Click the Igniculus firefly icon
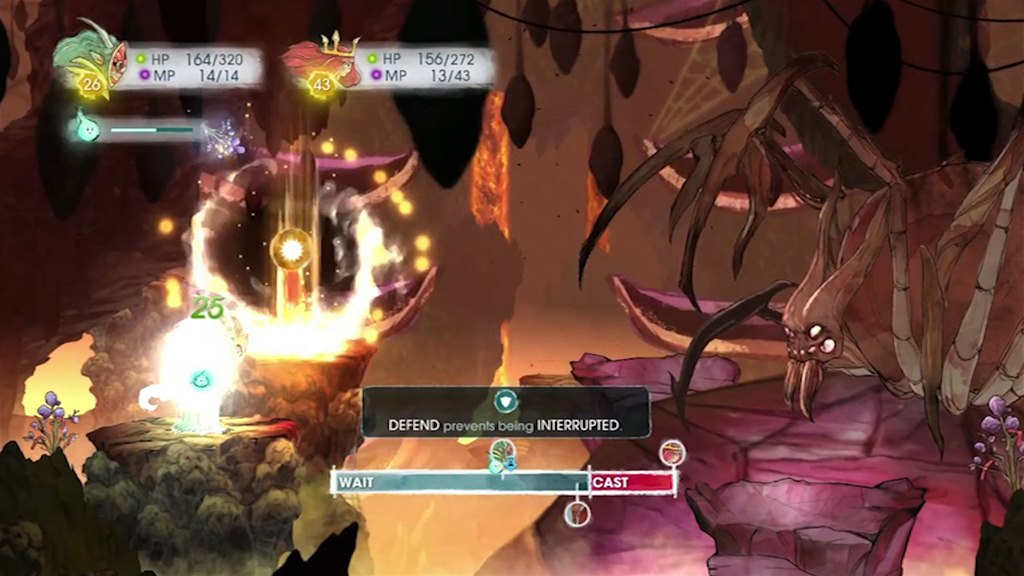Viewport: 1024px width, 576px height. pos(88,127)
